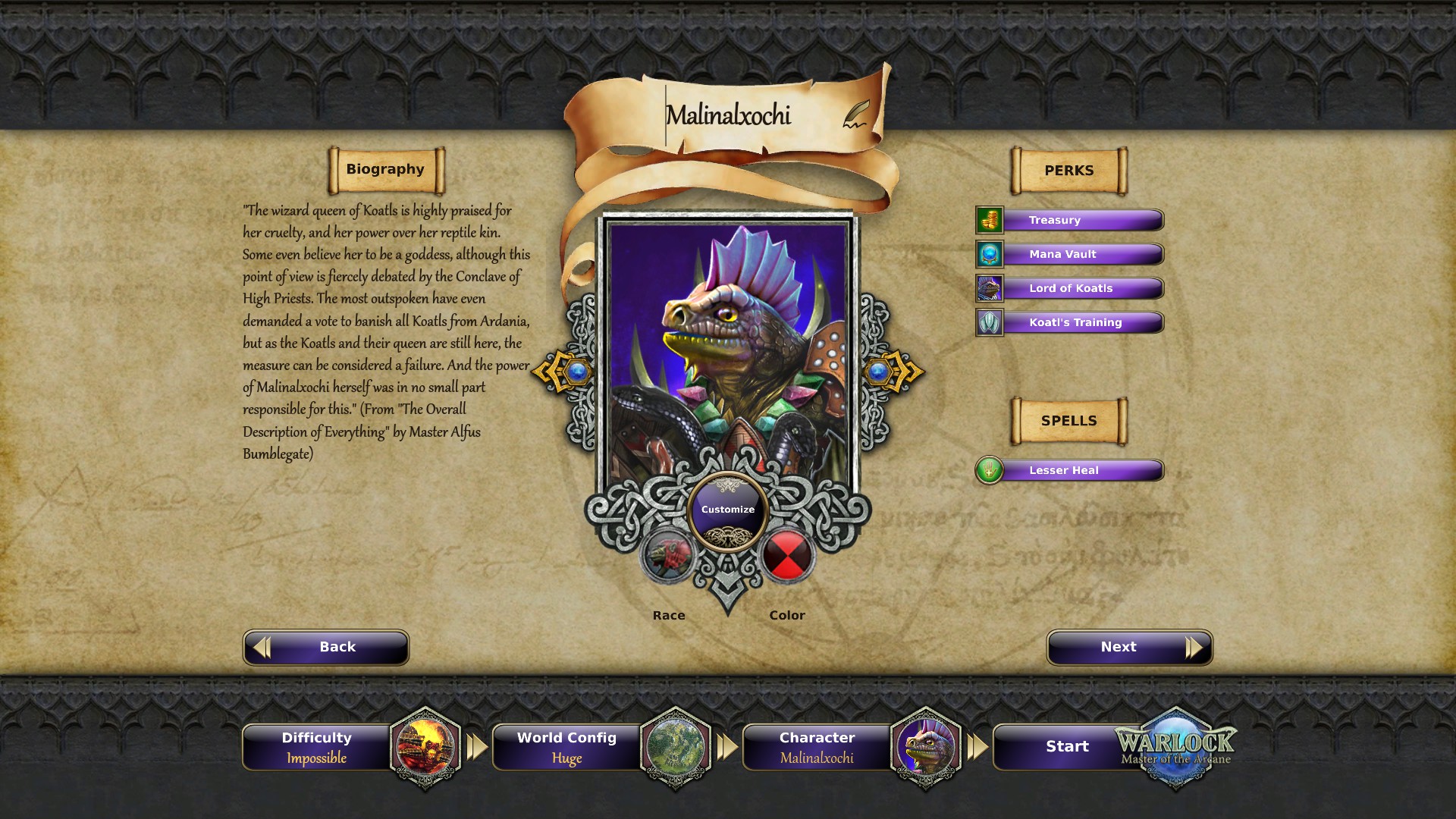1456x819 pixels.
Task: Go back with the Back button
Action: [x=326, y=647]
